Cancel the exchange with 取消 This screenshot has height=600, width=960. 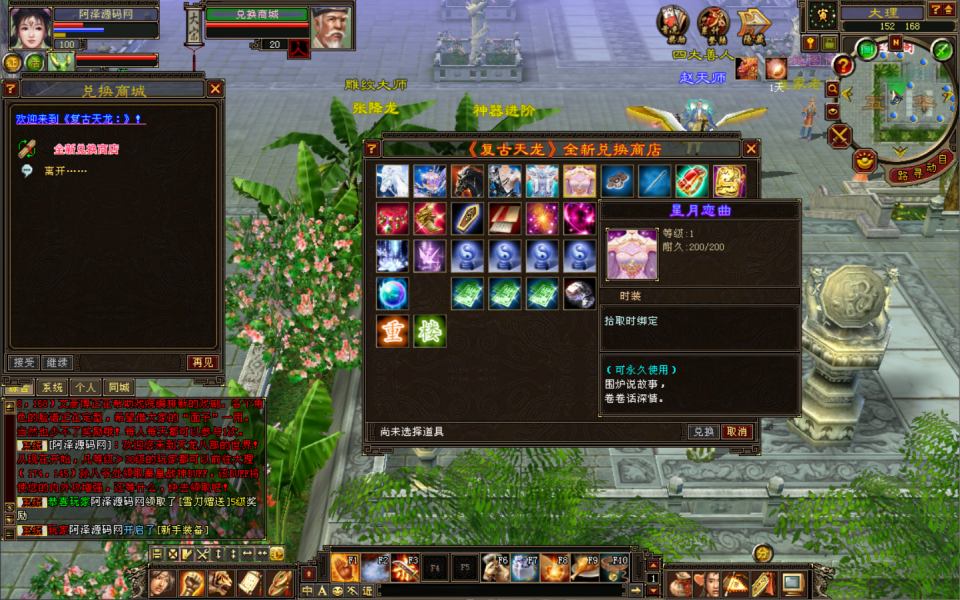[x=736, y=432]
